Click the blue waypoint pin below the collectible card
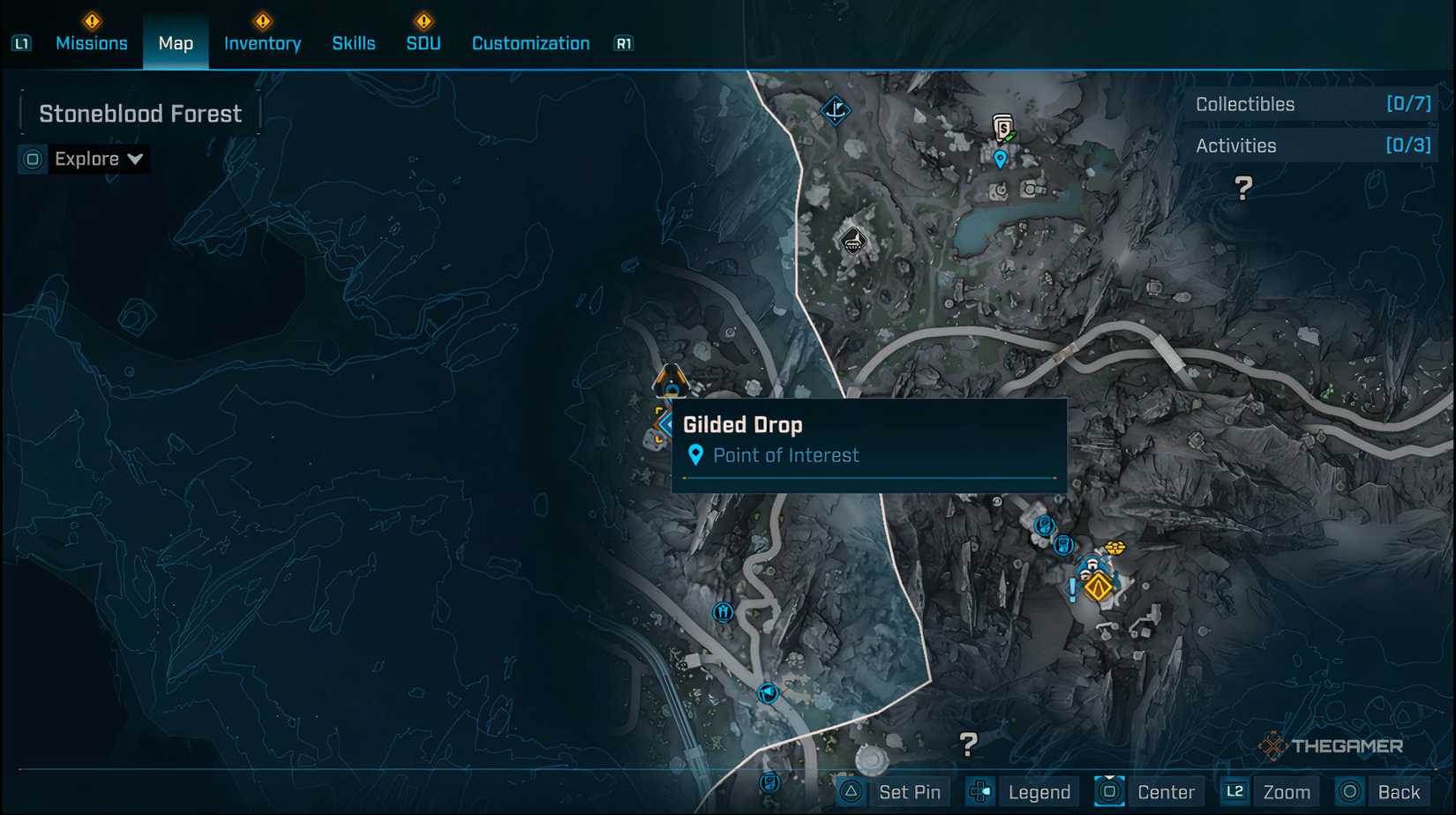Screen dimensions: 1456x815 (x=1000, y=160)
